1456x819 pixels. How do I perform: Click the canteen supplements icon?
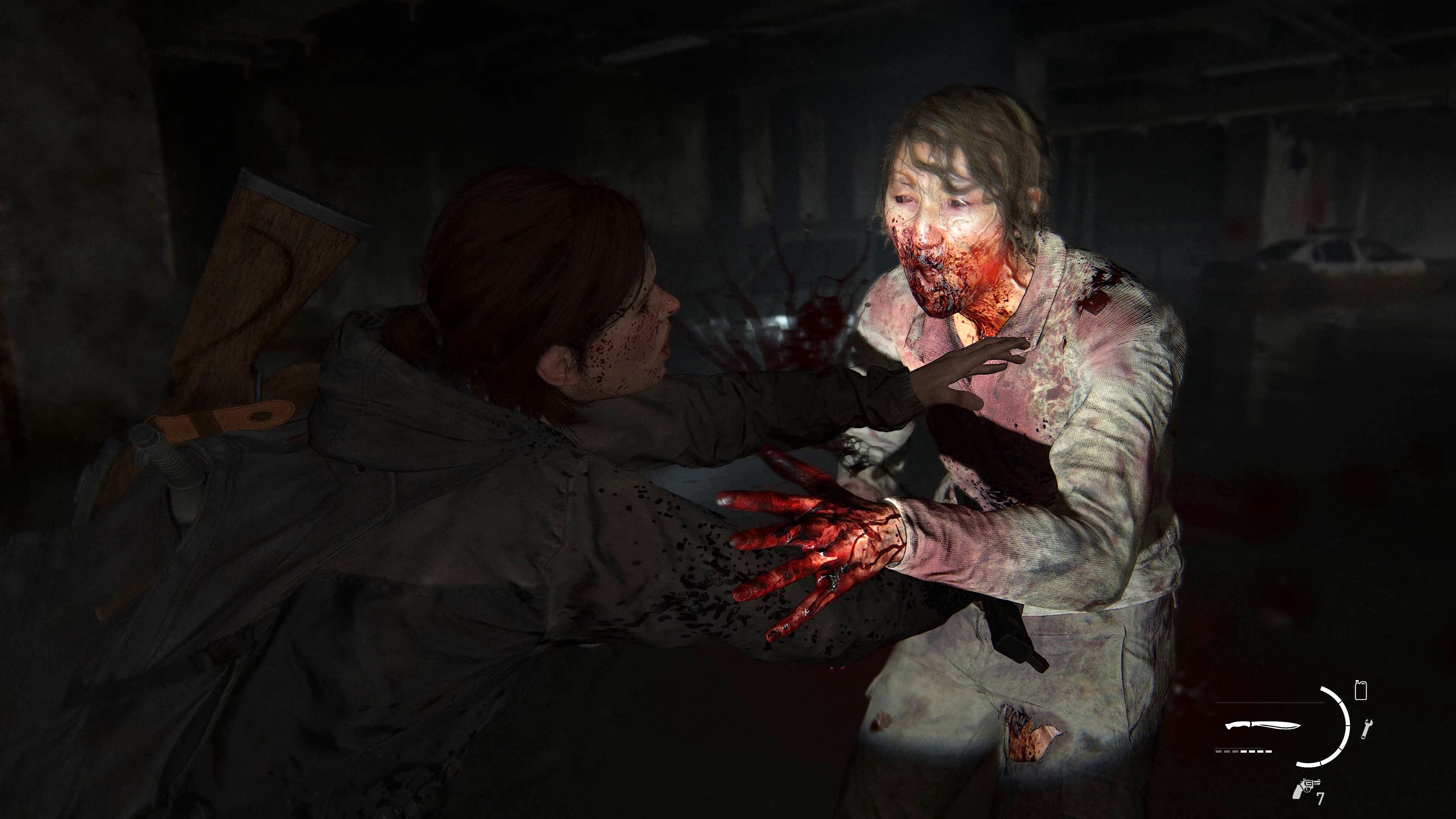pyautogui.click(x=1361, y=690)
